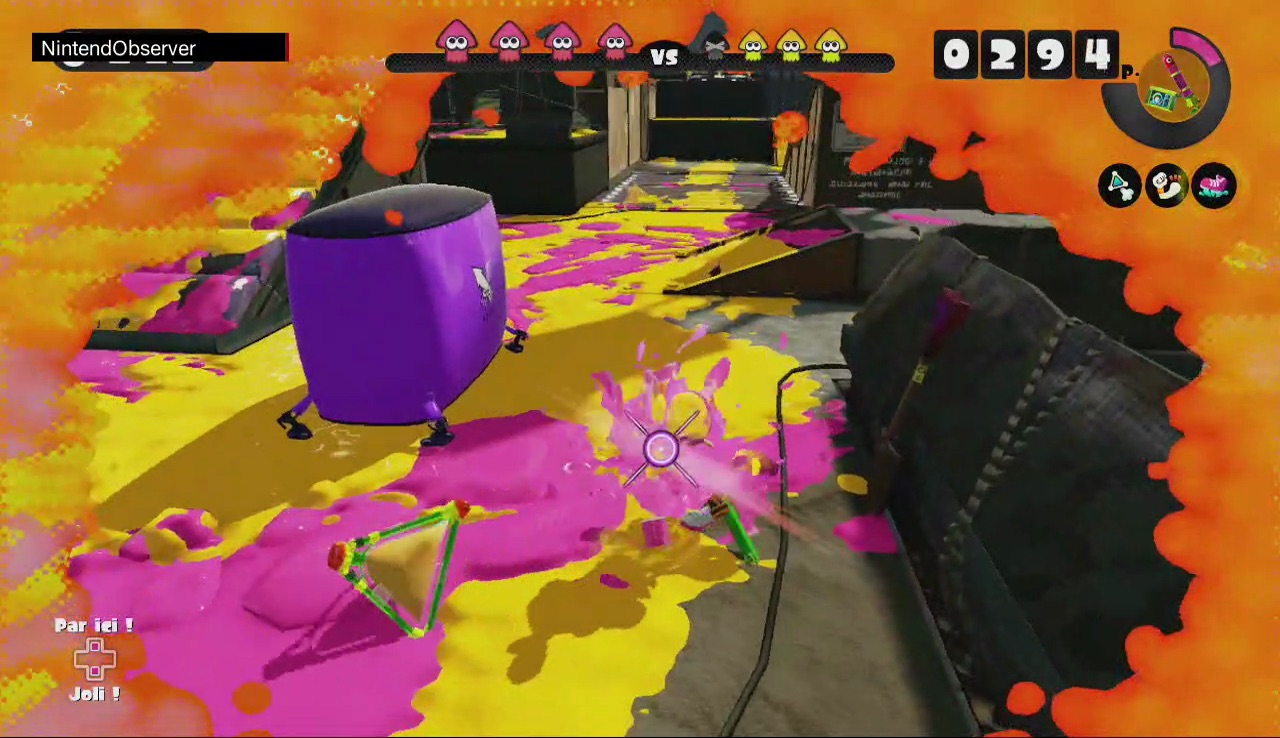Expand the point counter display
1280x738 pixels.
pyautogui.click(x=1028, y=55)
